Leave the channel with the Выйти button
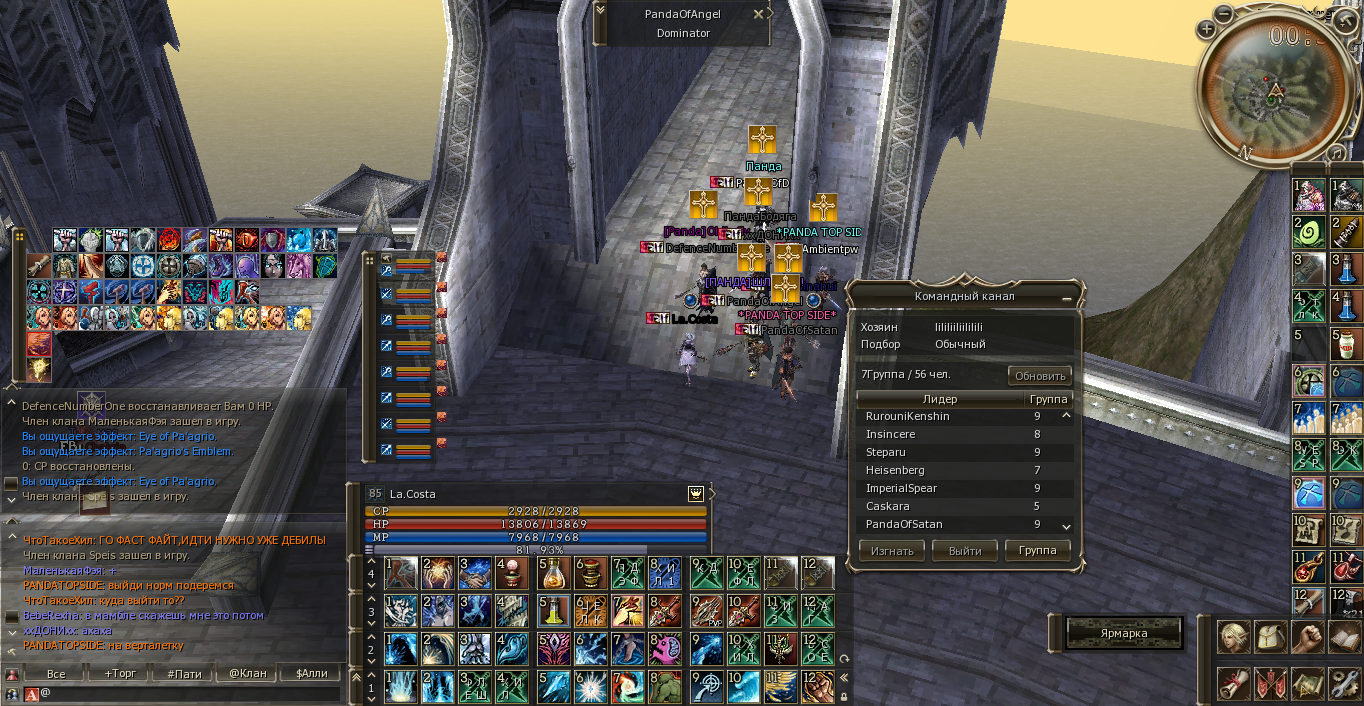 point(965,550)
